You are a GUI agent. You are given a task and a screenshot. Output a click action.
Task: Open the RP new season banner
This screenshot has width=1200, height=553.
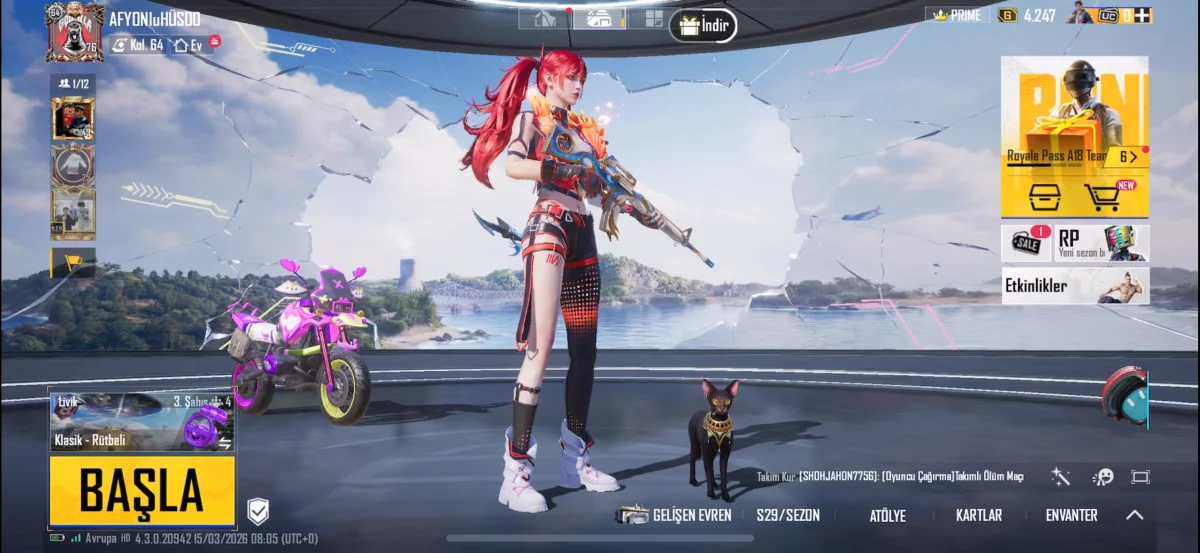tap(1102, 243)
